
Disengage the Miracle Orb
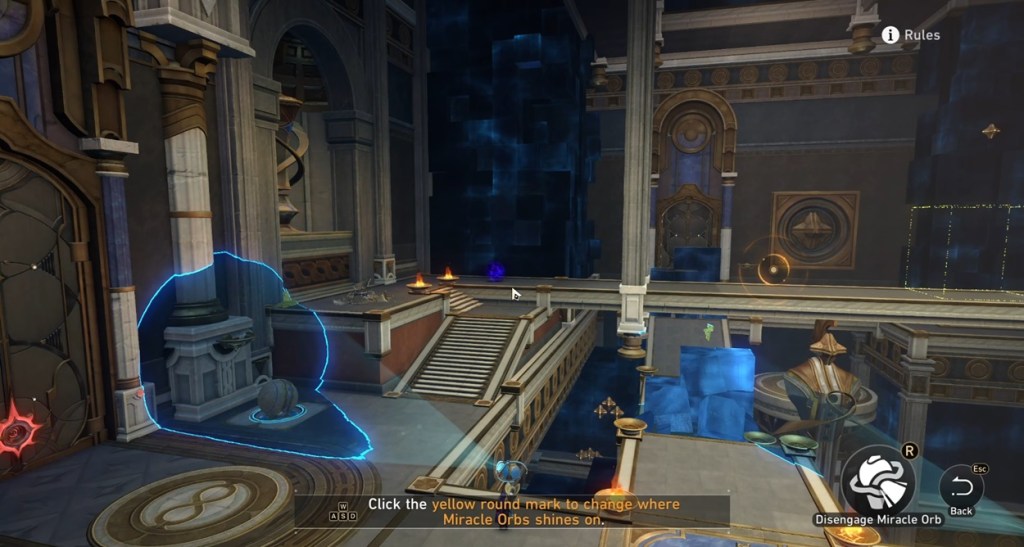tap(878, 481)
